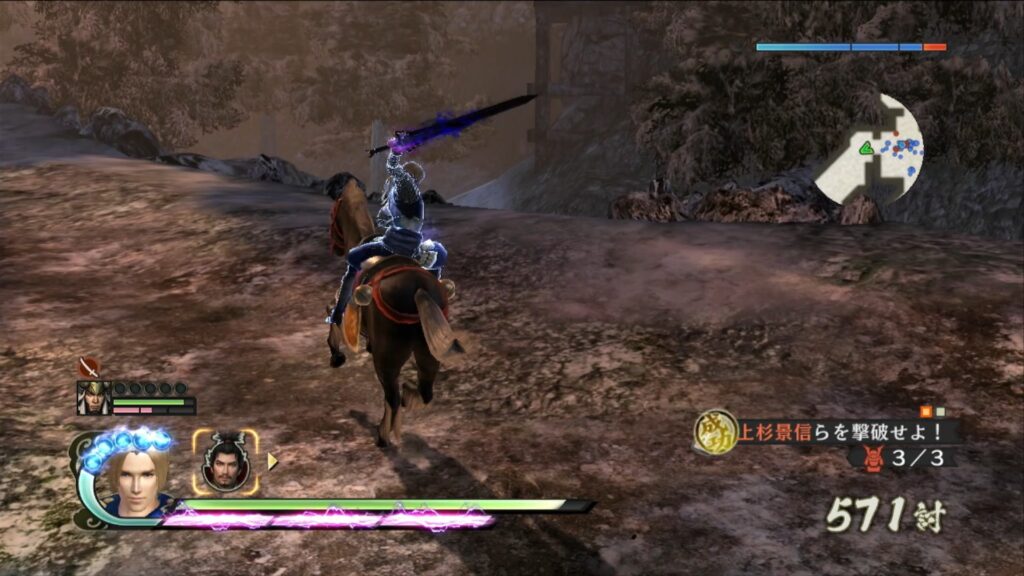The width and height of the screenshot is (1024, 576).
Task: Click the gold mission emblem icon
Action: pyautogui.click(x=715, y=432)
